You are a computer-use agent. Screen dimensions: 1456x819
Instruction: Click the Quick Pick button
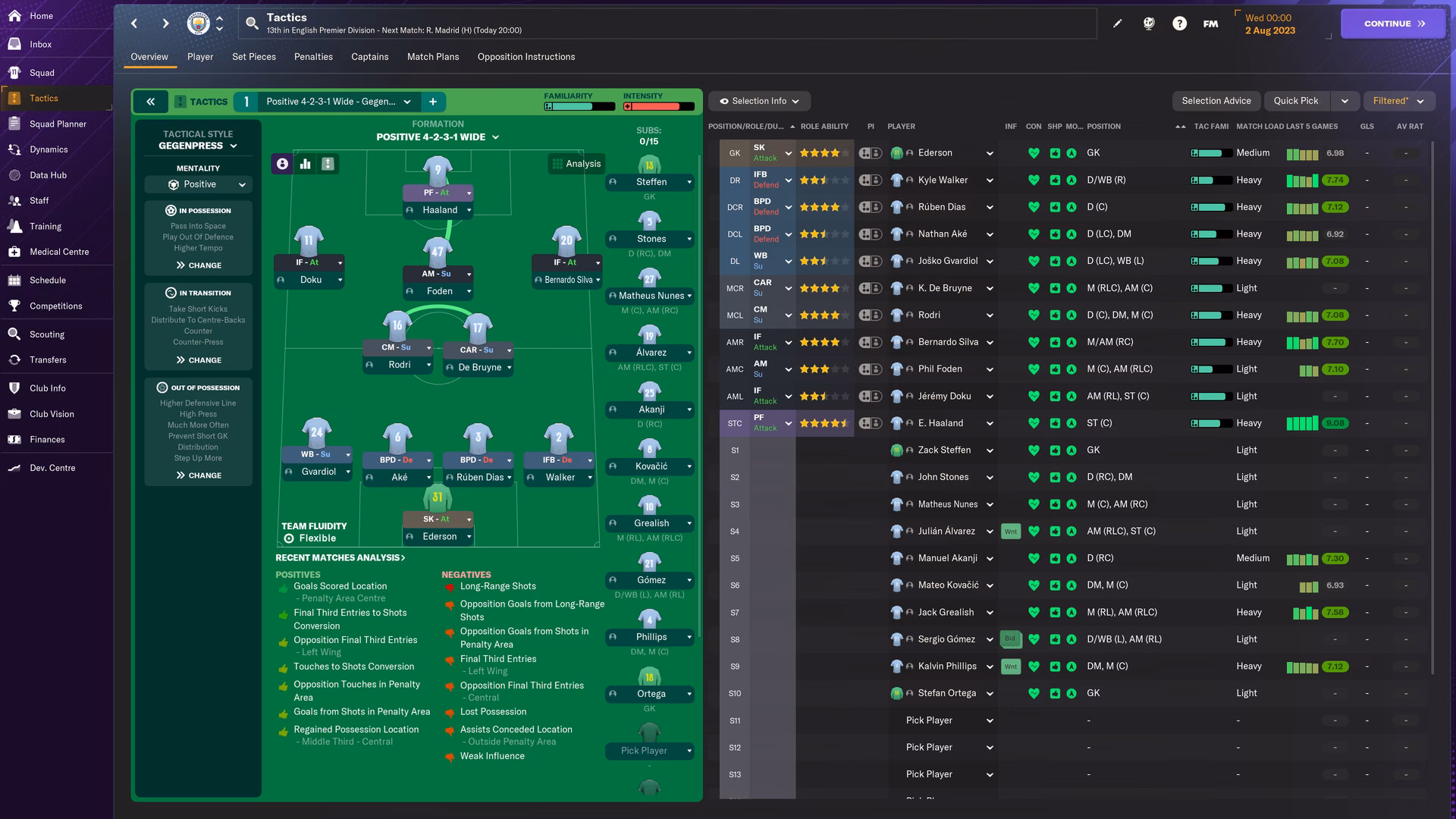click(x=1297, y=100)
